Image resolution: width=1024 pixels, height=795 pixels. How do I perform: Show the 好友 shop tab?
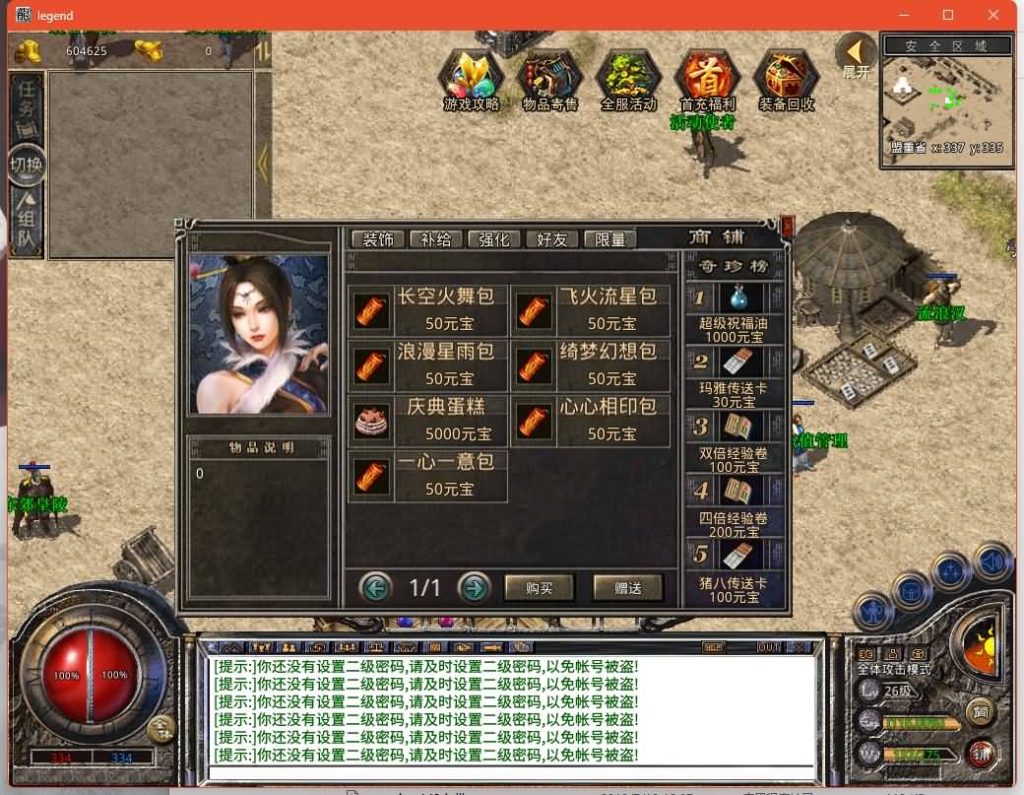tap(552, 239)
